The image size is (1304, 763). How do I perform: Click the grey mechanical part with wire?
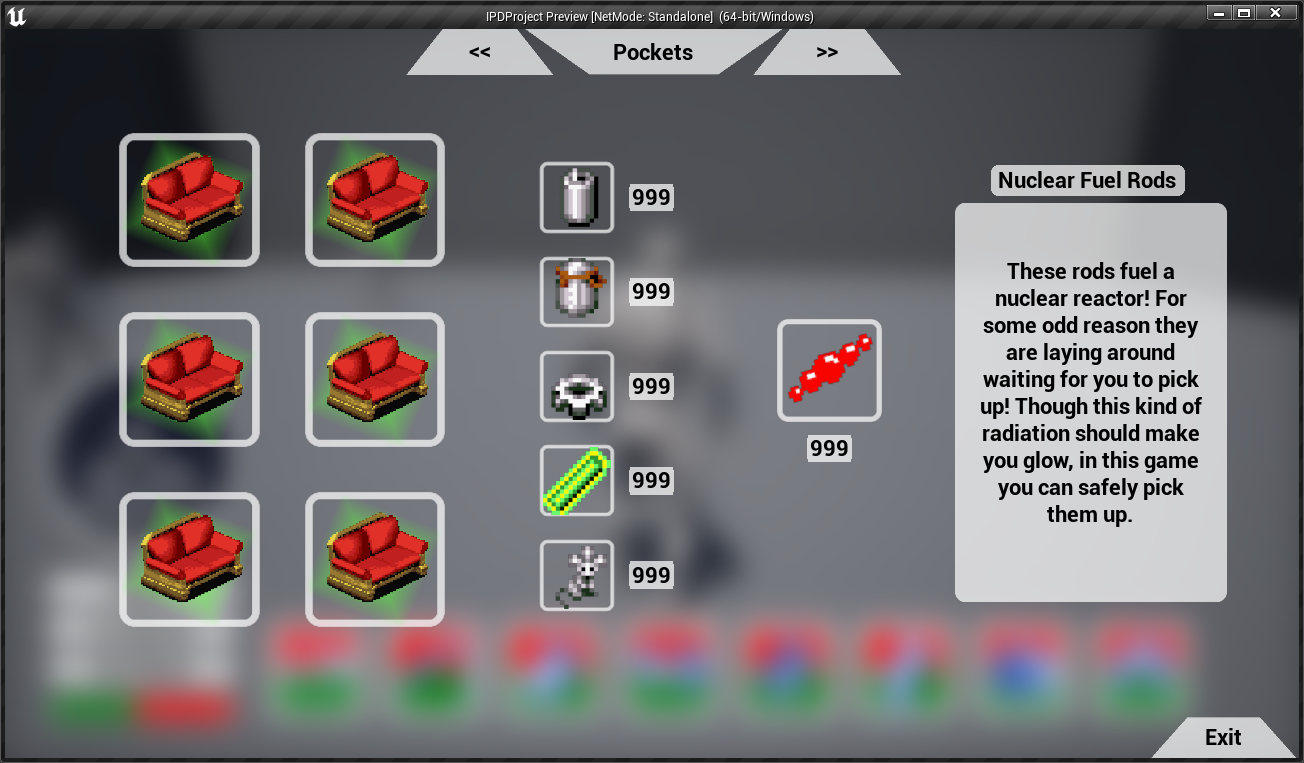pos(577,575)
